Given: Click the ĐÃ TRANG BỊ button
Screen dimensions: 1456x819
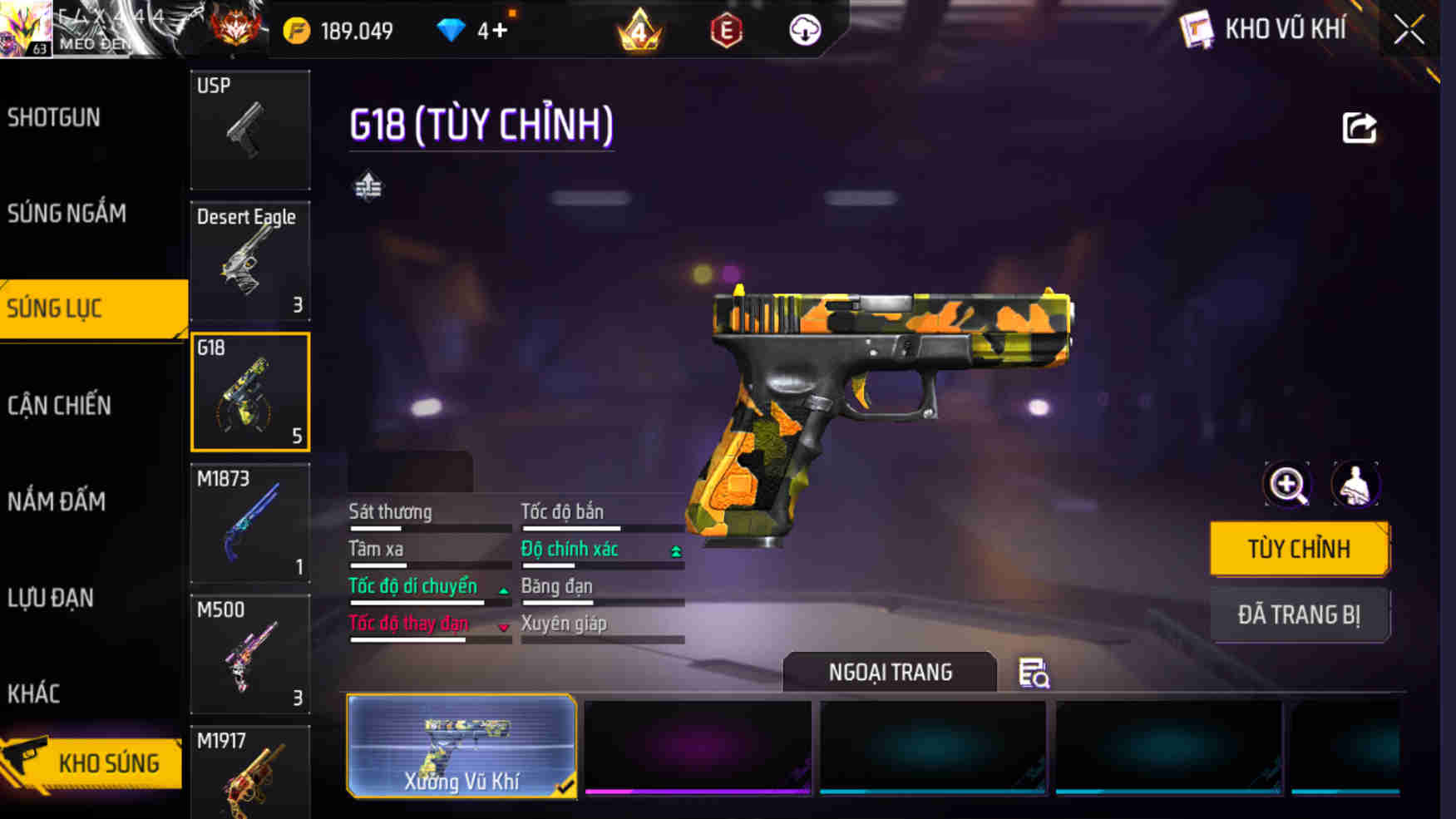Looking at the screenshot, I should 1300,615.
